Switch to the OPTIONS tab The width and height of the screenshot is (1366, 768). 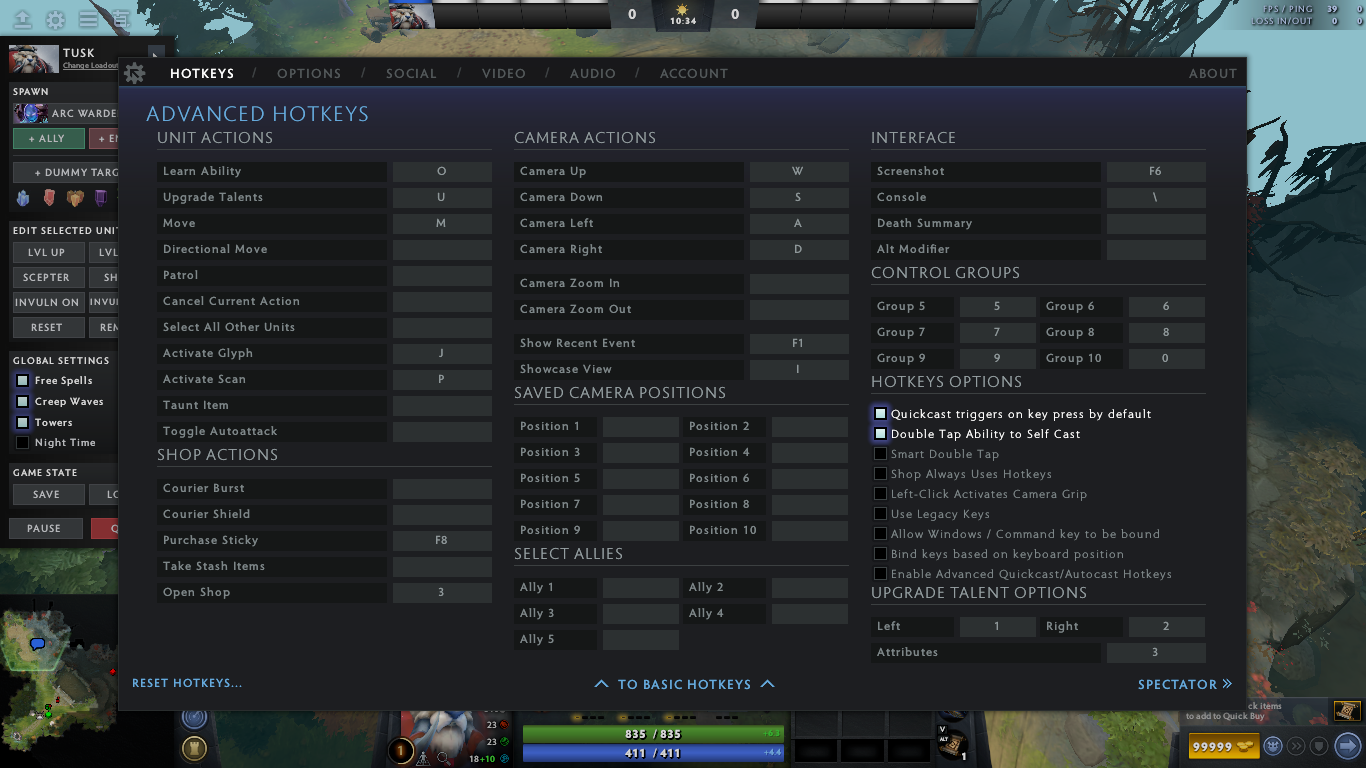[309, 73]
